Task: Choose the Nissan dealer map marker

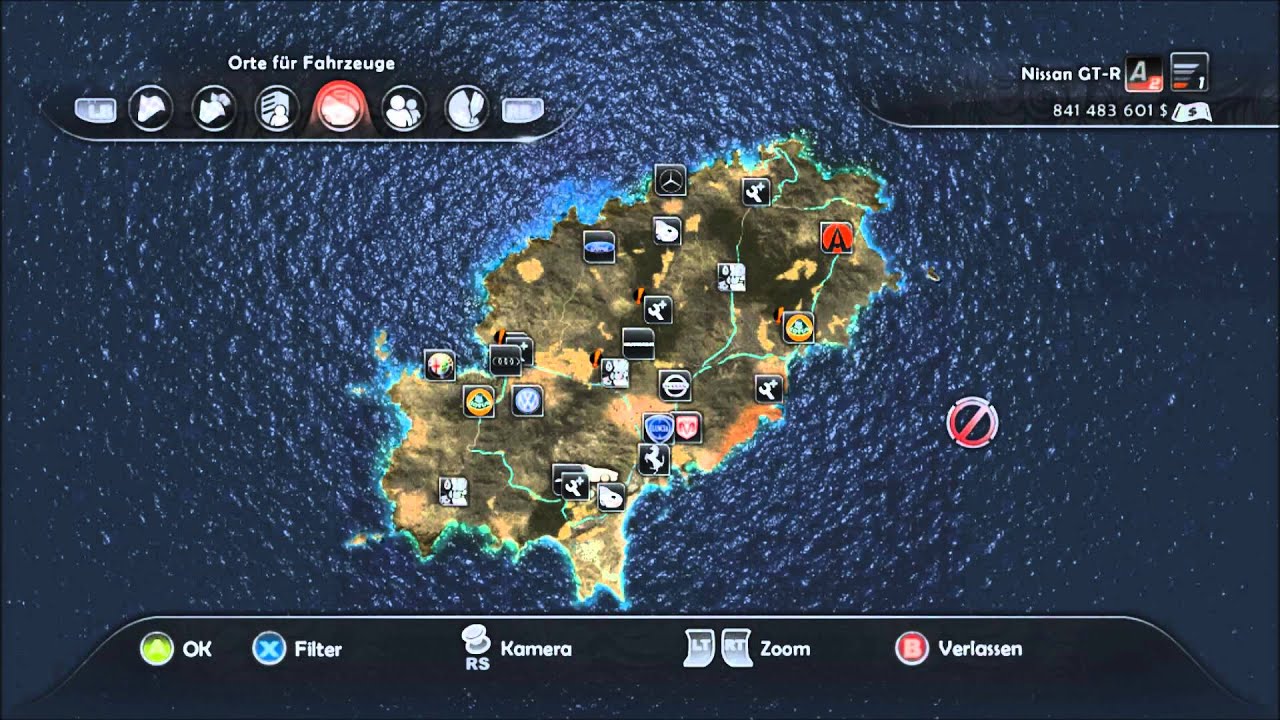Action: pos(675,385)
